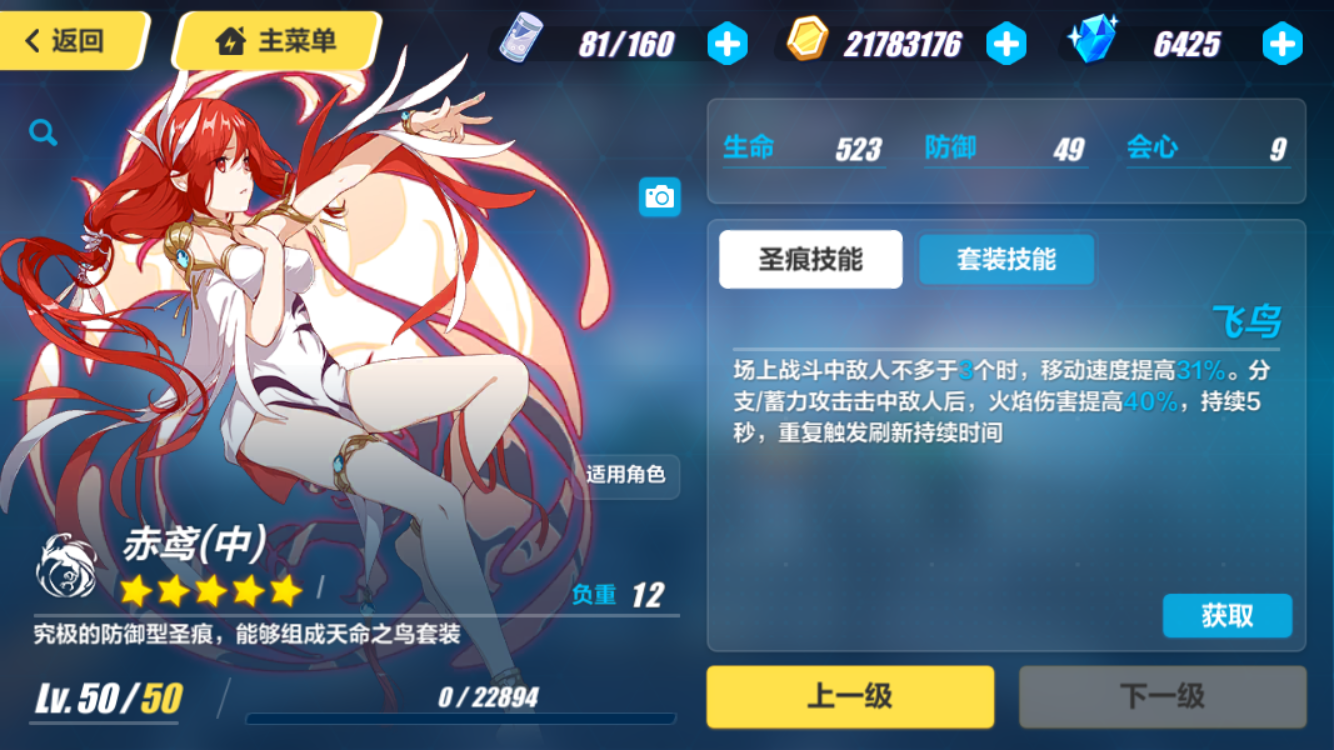Viewport: 1334px width, 750px height.
Task: Tap the plus button next to stamina
Action: (x=727, y=42)
